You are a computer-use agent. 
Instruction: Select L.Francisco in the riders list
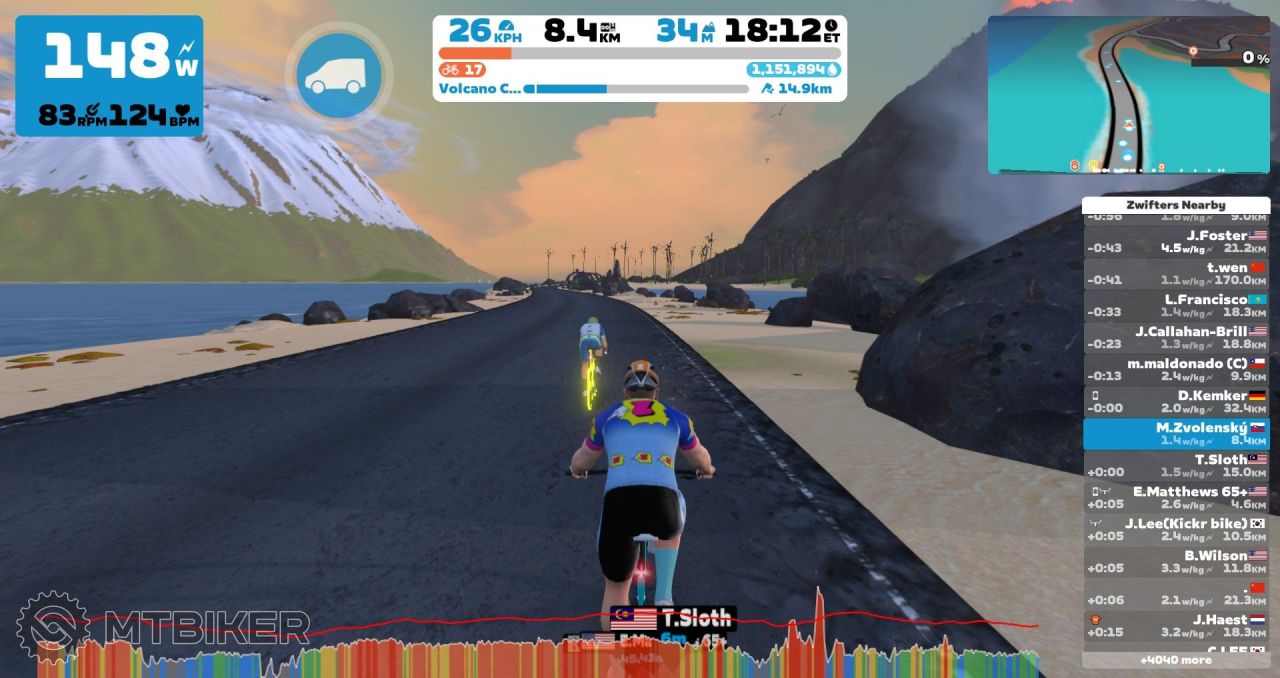(1176, 306)
